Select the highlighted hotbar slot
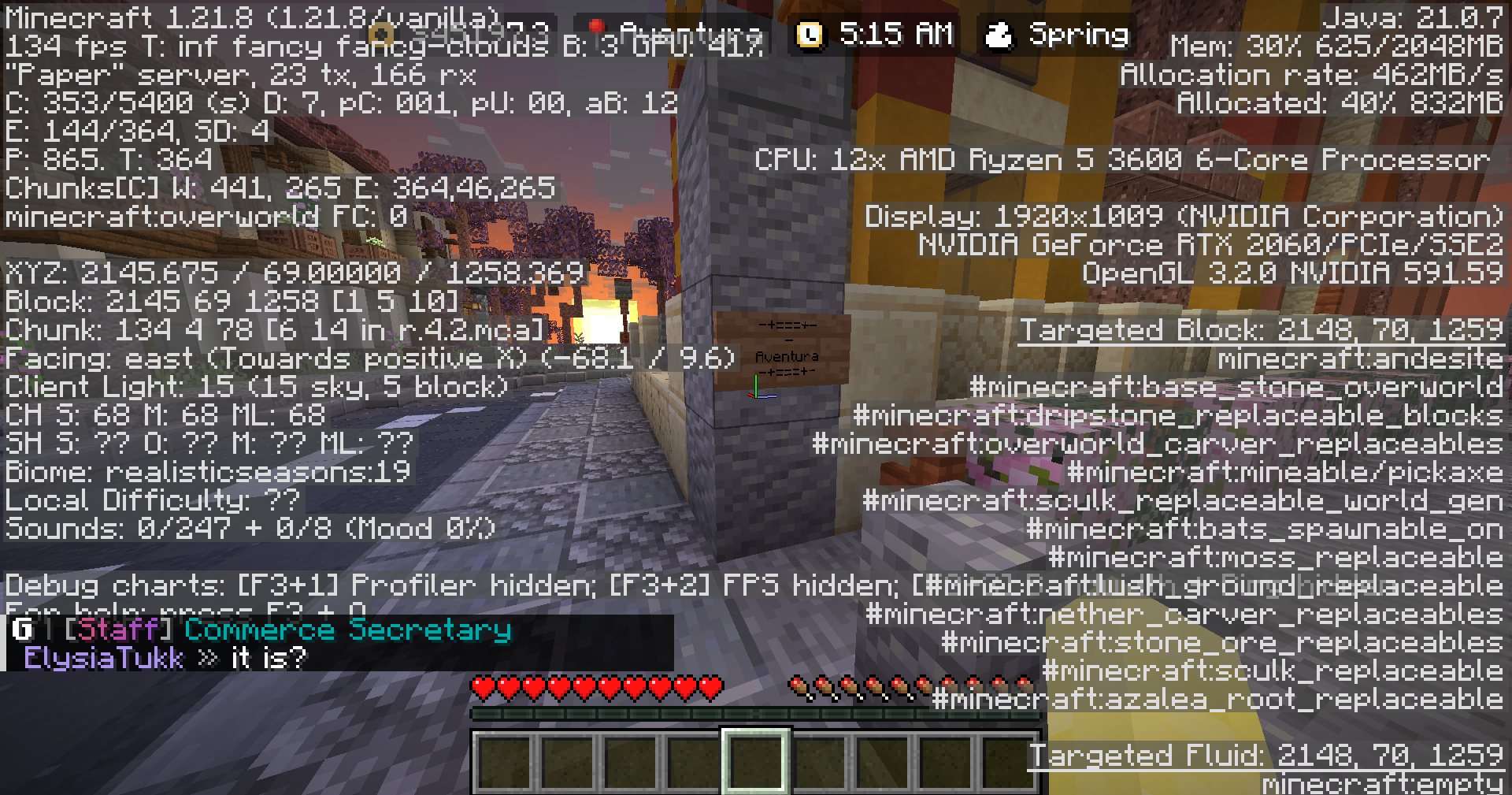 click(755, 761)
